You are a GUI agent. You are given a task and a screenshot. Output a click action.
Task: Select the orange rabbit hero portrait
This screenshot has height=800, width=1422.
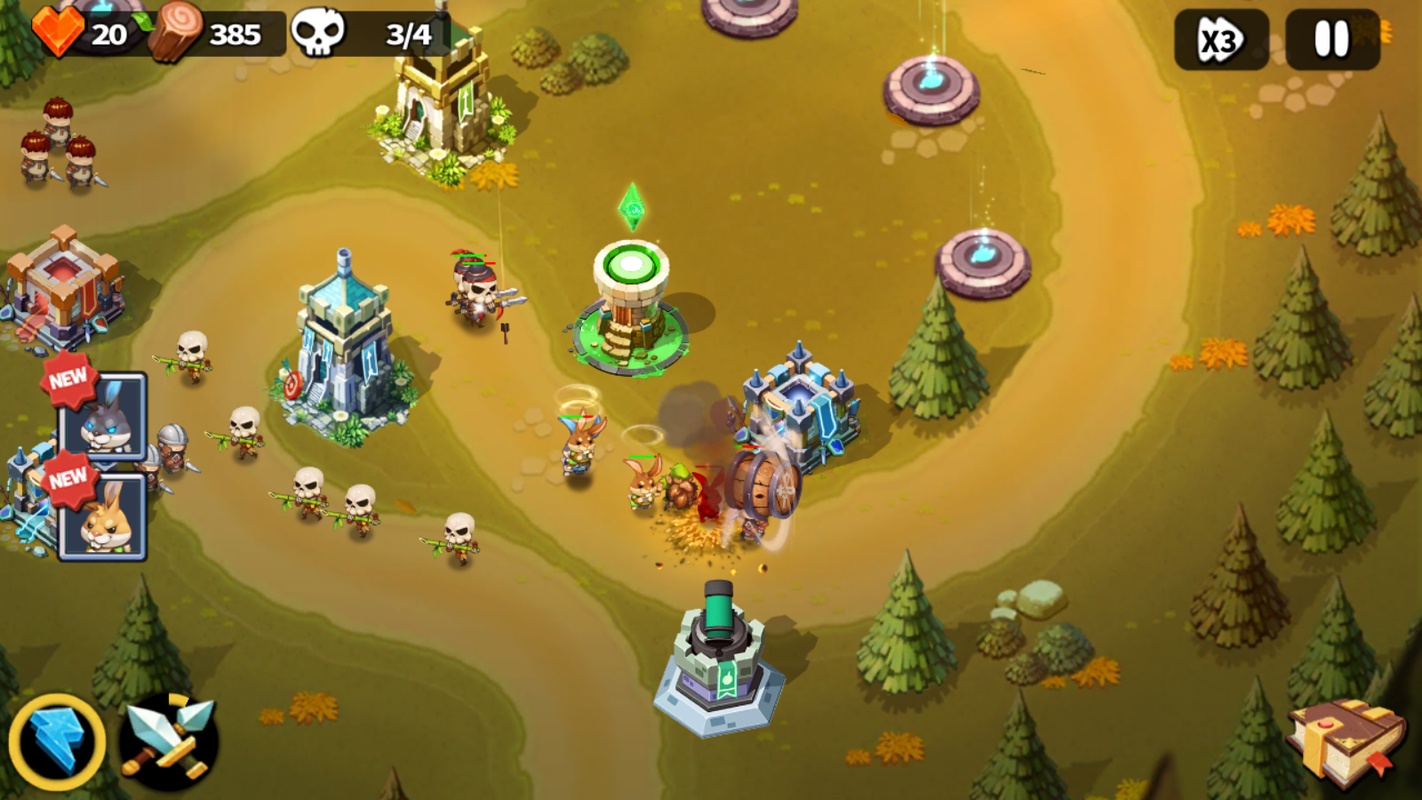[103, 516]
